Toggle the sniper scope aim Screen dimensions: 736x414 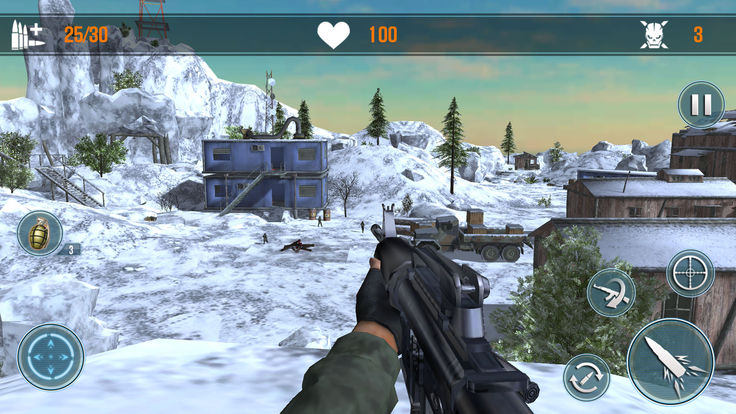690,273
